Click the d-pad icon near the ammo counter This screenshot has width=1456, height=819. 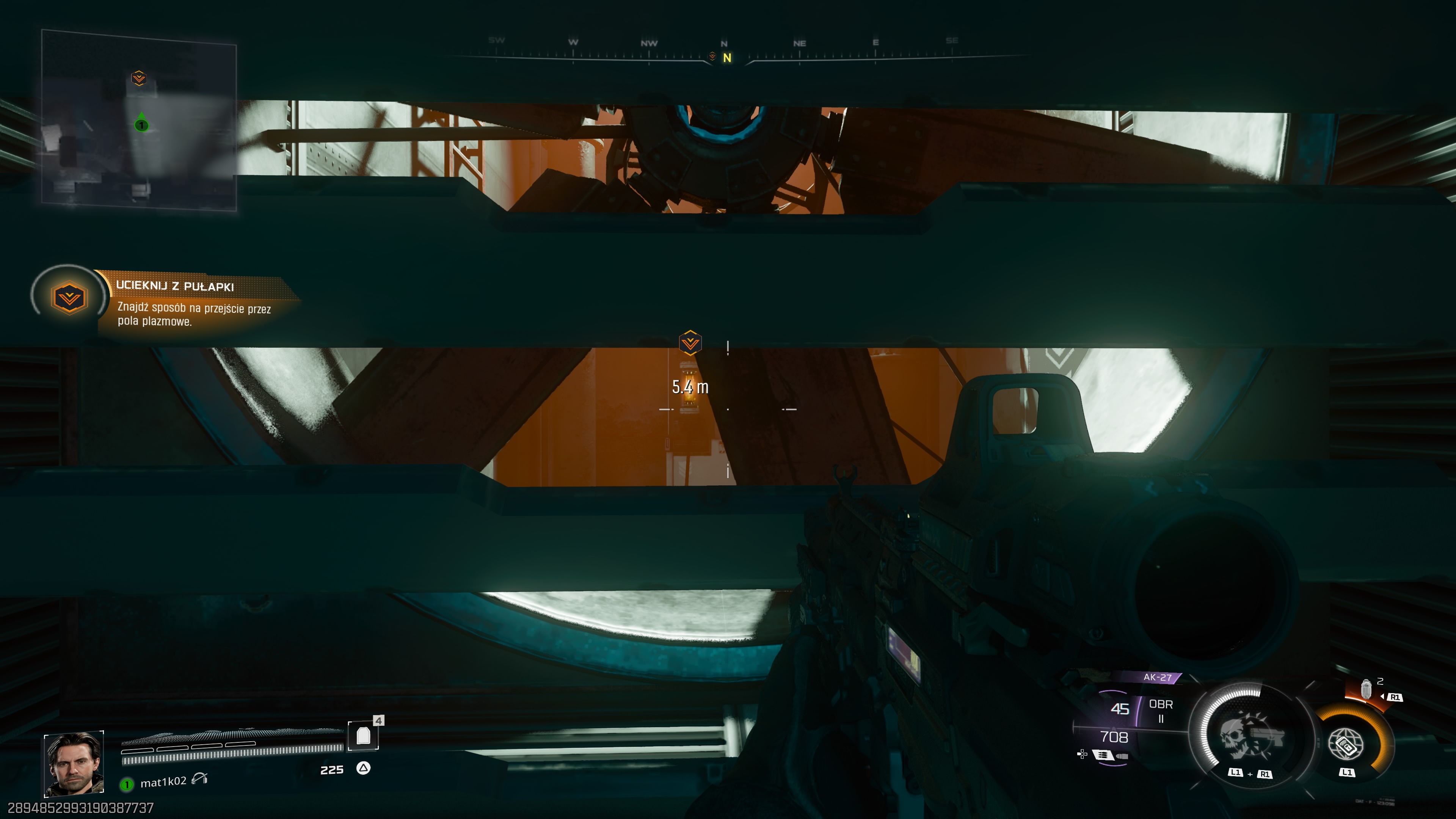click(x=1082, y=755)
